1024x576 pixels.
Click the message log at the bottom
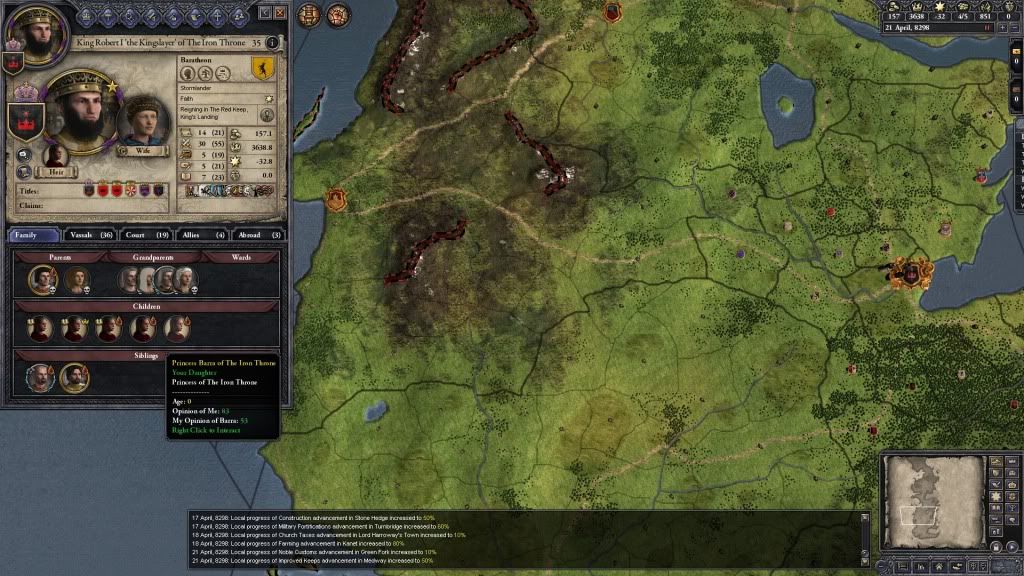525,540
